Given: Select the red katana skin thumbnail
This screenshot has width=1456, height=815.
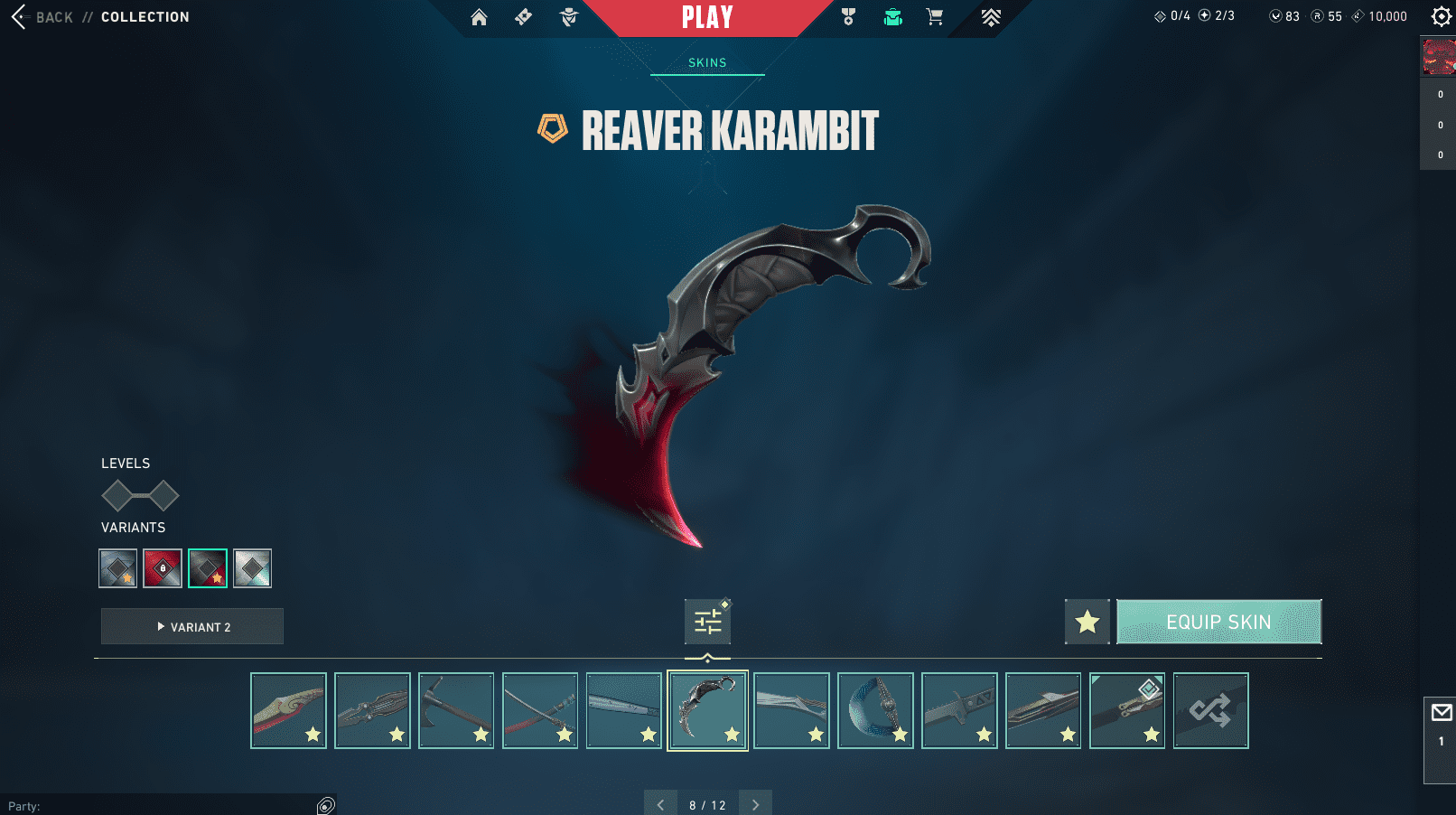Looking at the screenshot, I should 540,710.
